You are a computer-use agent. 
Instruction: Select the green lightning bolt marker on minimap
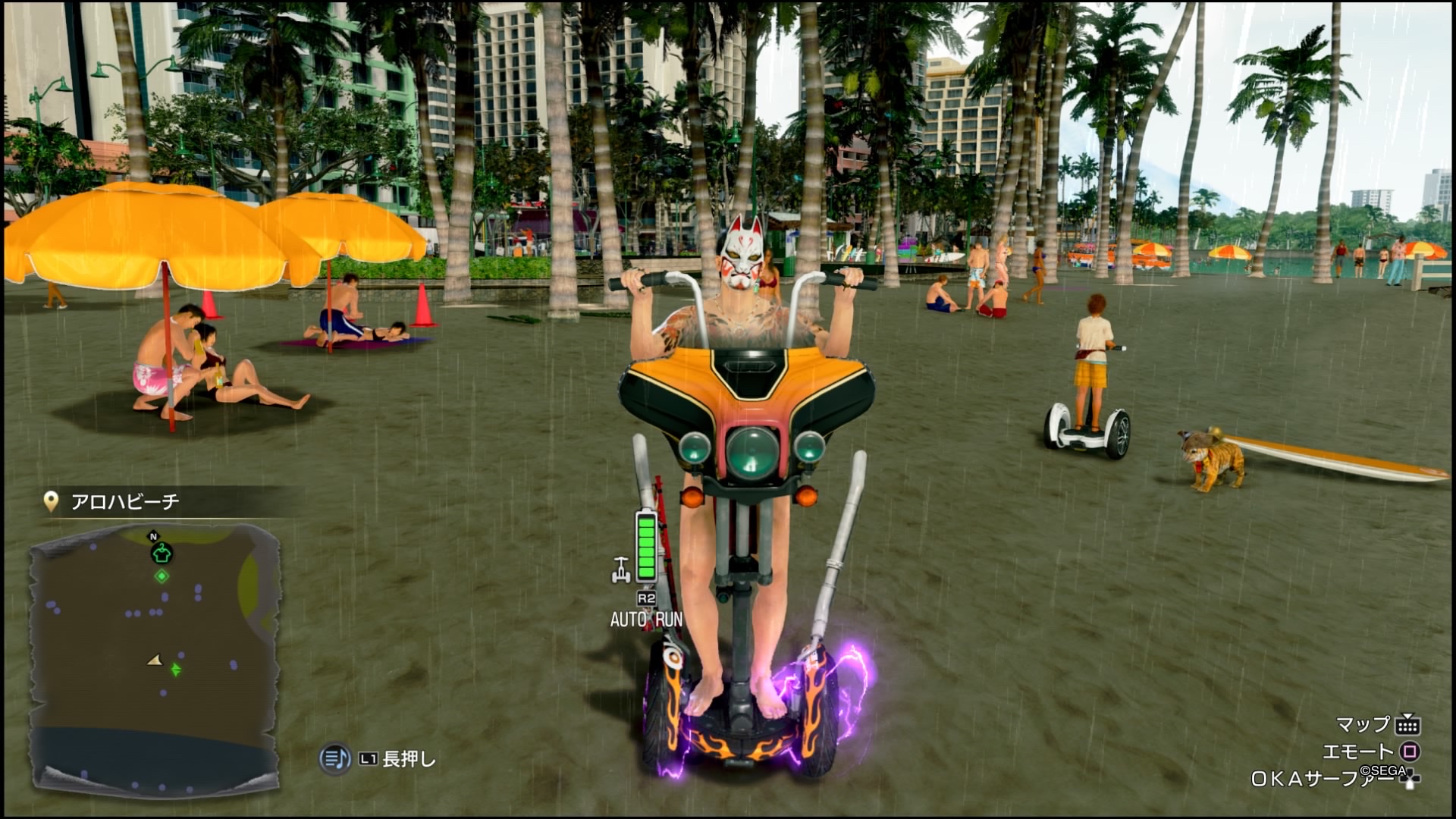(176, 670)
